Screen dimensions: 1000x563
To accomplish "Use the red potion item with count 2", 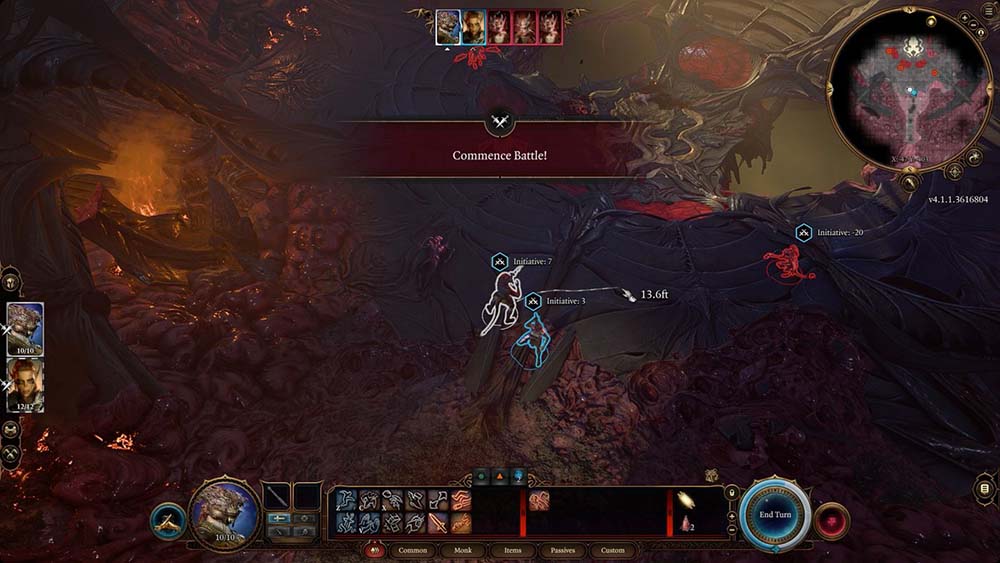I will [688, 524].
